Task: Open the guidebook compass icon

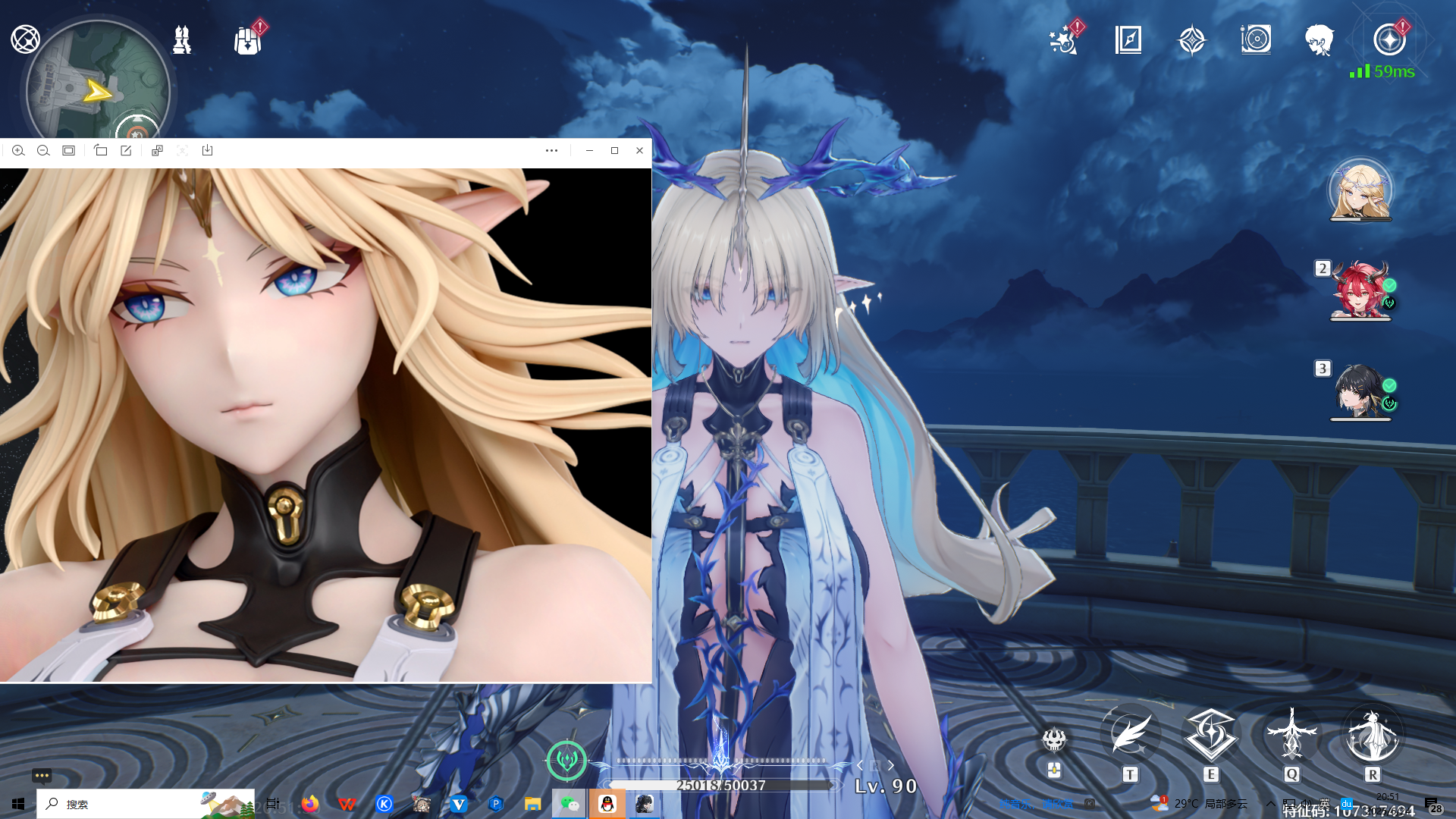Action: 1128,39
